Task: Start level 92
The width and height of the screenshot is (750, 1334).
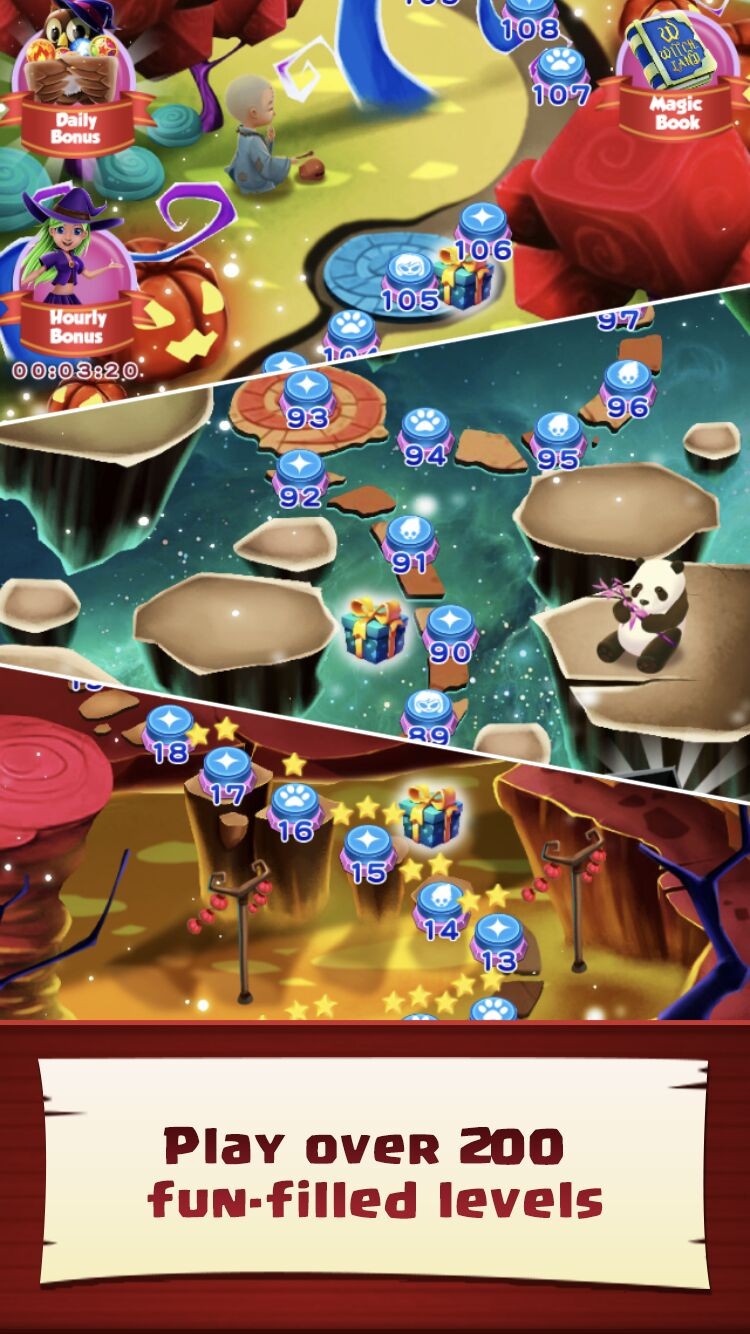Action: coord(300,475)
